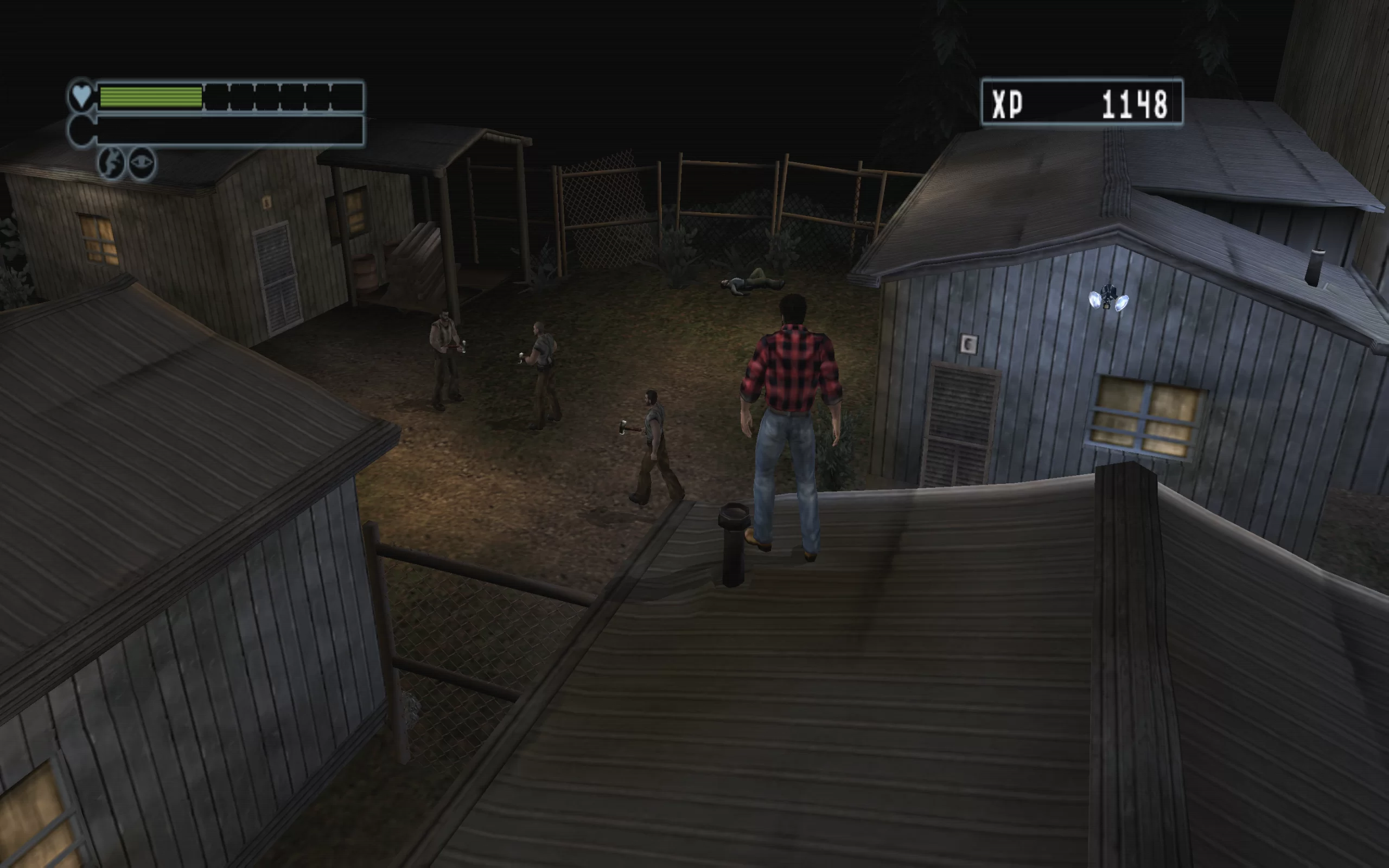
Task: Select the crouching figure stance icon
Action: [x=111, y=163]
